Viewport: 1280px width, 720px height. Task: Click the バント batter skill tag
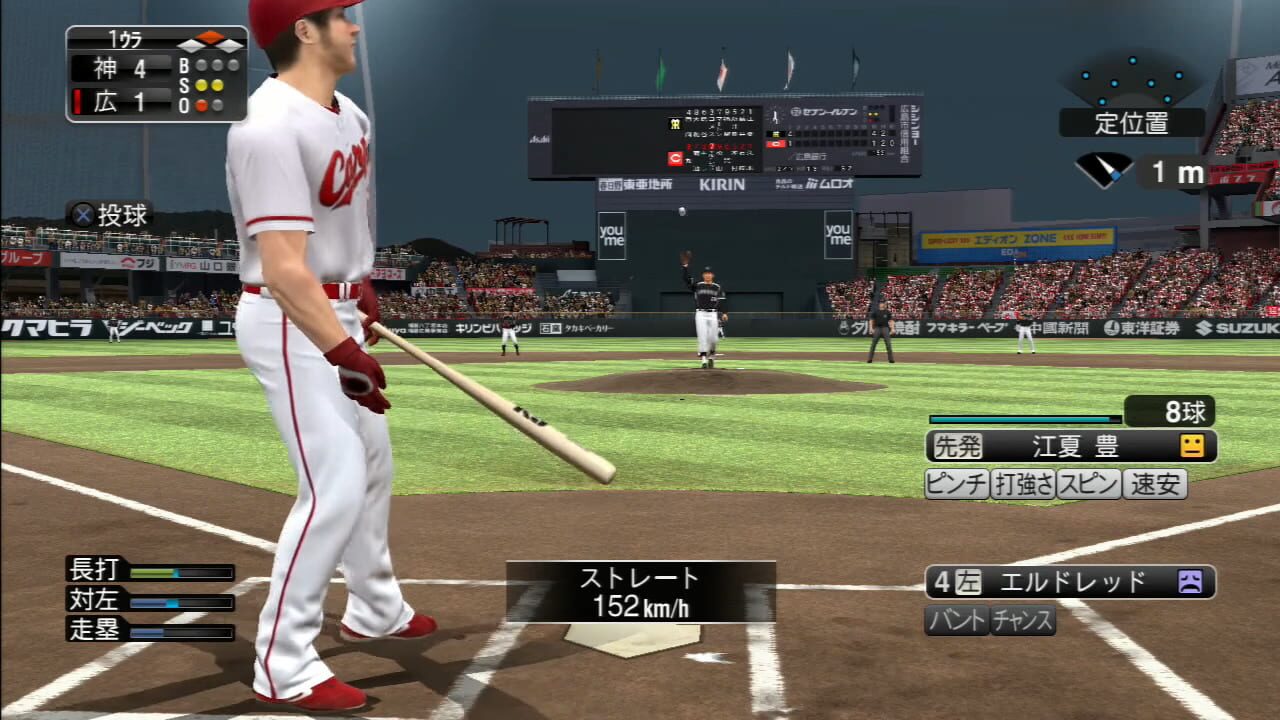click(x=957, y=620)
